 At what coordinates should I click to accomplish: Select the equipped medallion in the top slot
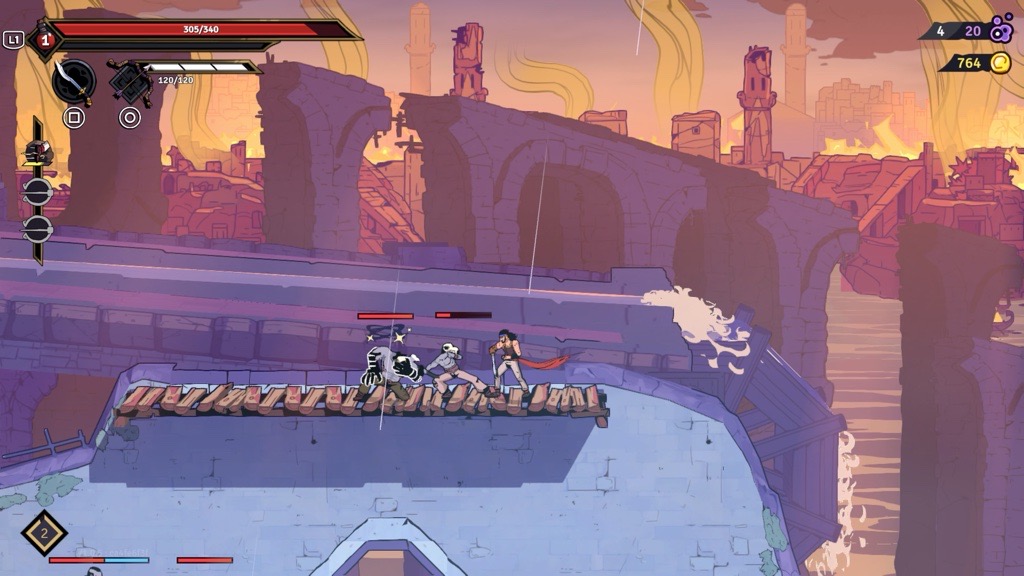tap(38, 152)
